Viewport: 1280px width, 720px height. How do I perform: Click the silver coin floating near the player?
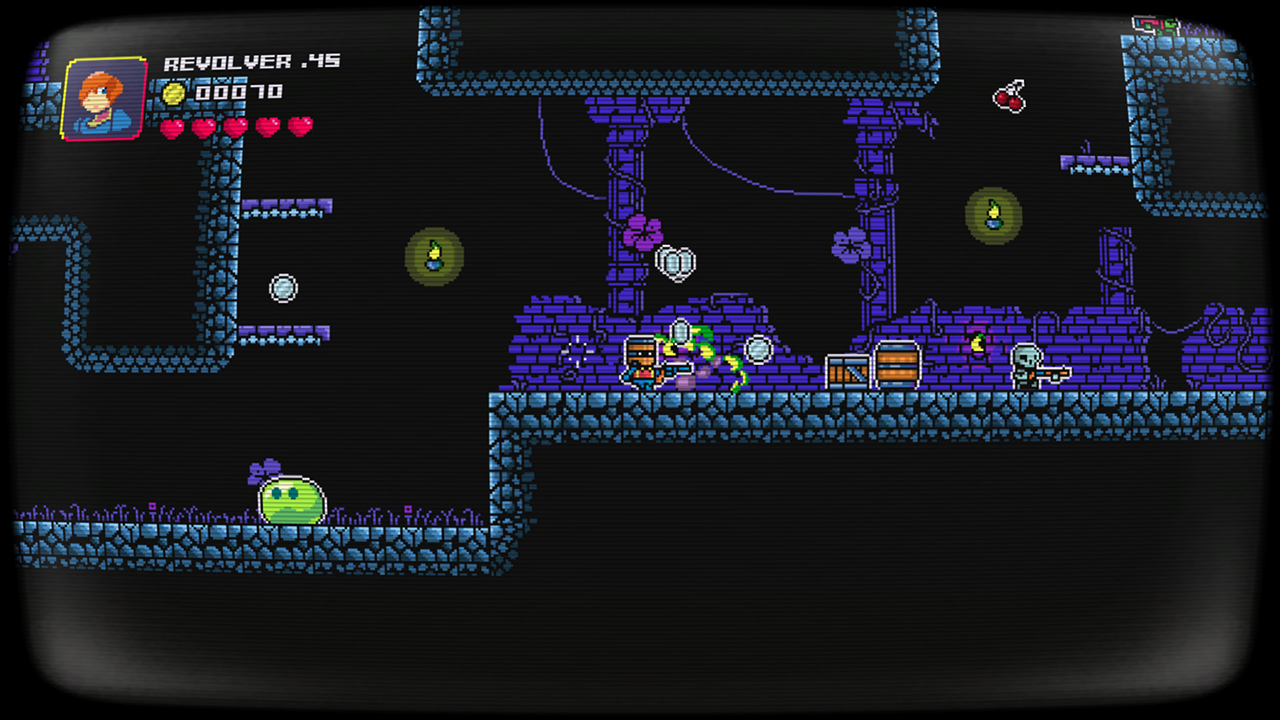[x=757, y=350]
